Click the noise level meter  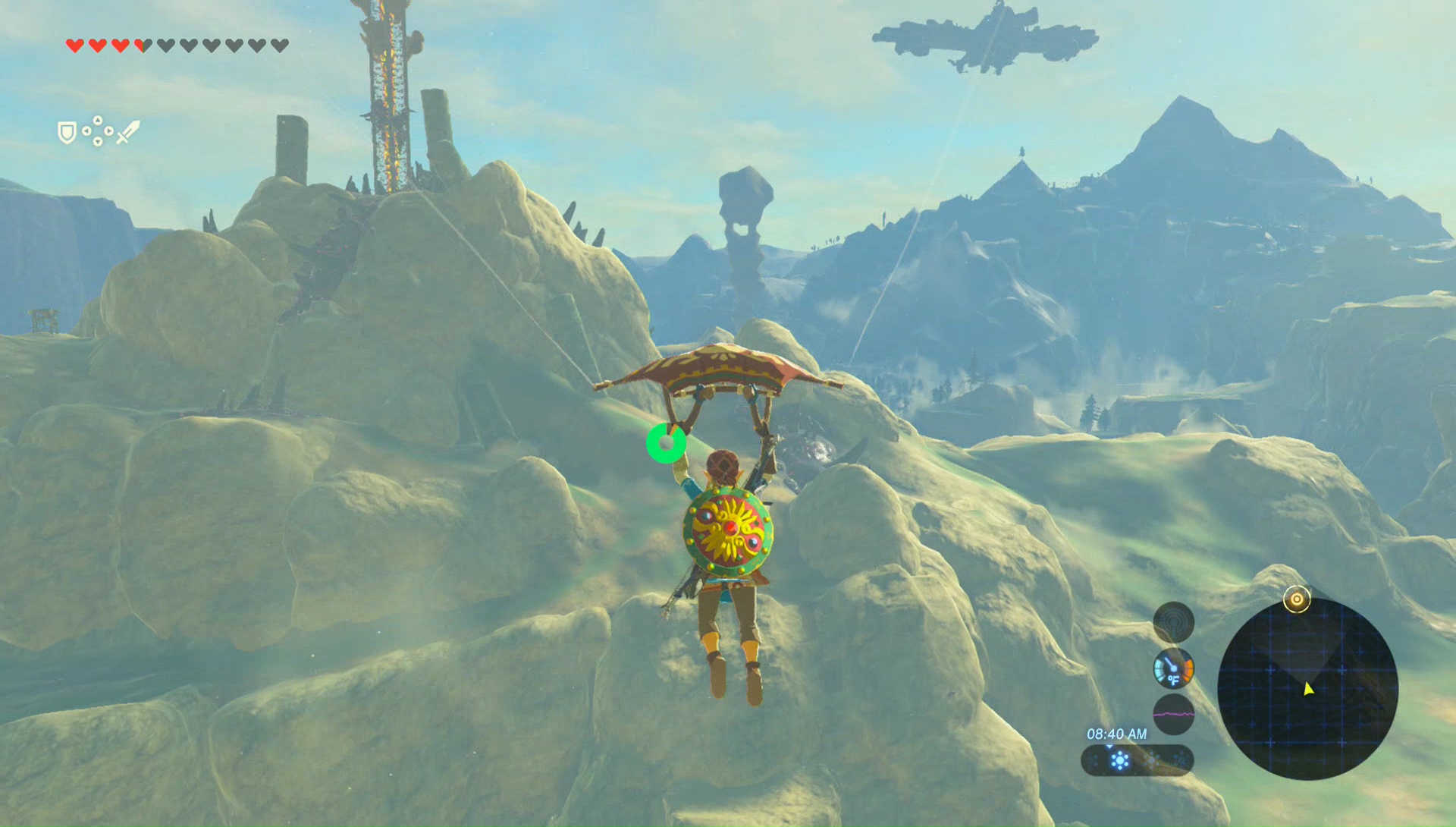coord(1173,714)
